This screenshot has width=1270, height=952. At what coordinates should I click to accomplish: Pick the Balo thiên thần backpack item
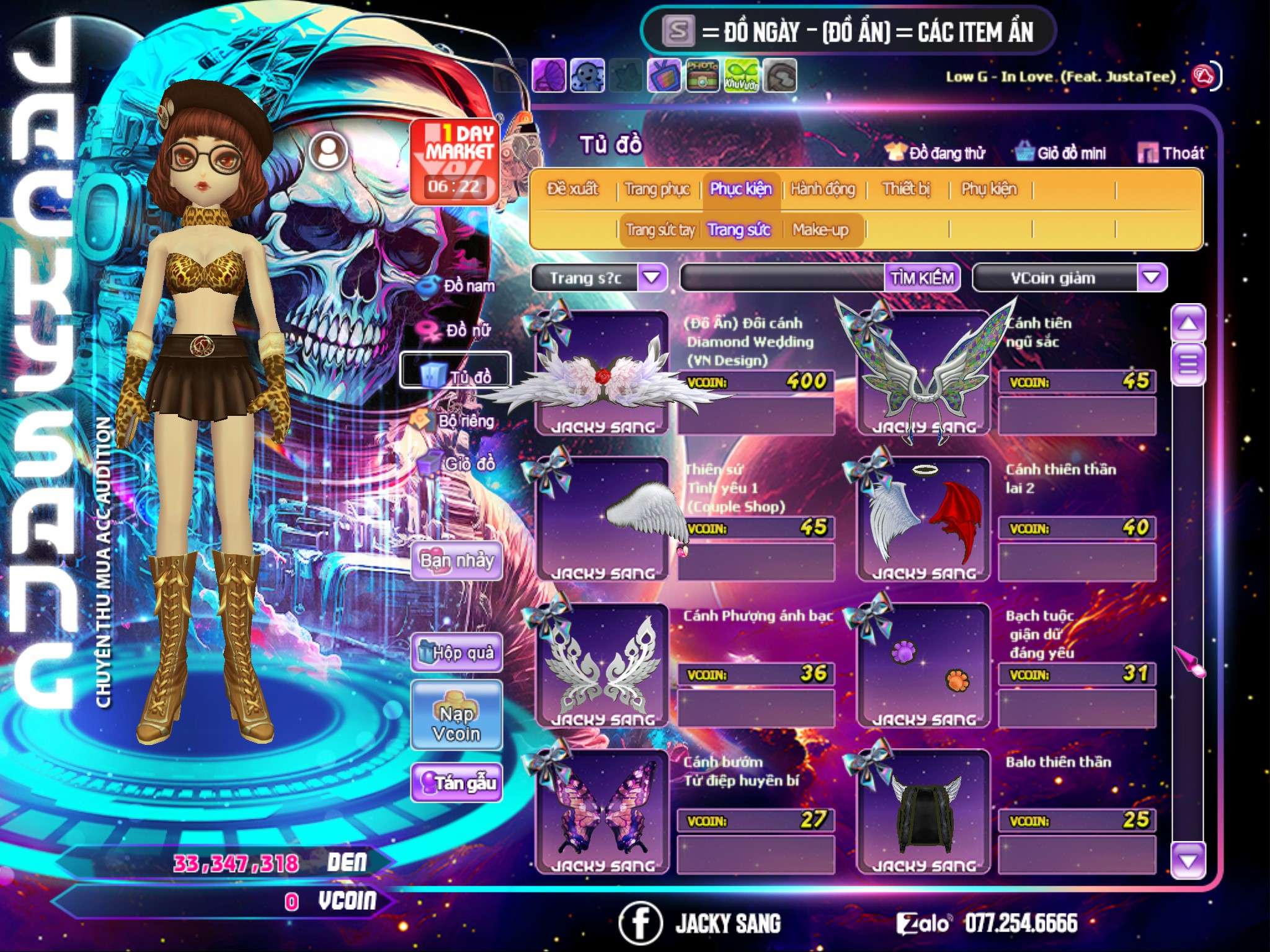pos(923,812)
